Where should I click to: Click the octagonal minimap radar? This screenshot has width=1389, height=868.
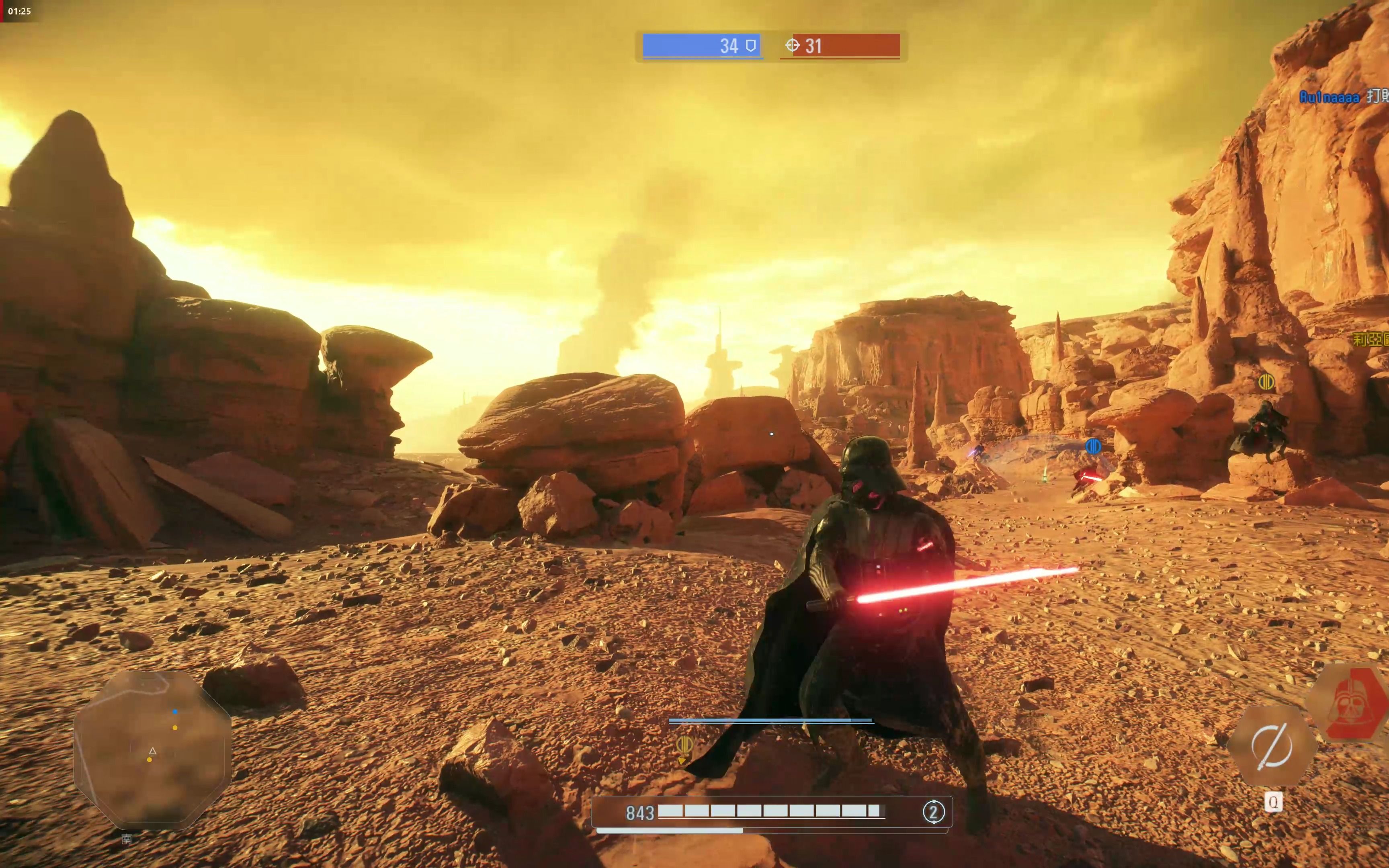153,749
